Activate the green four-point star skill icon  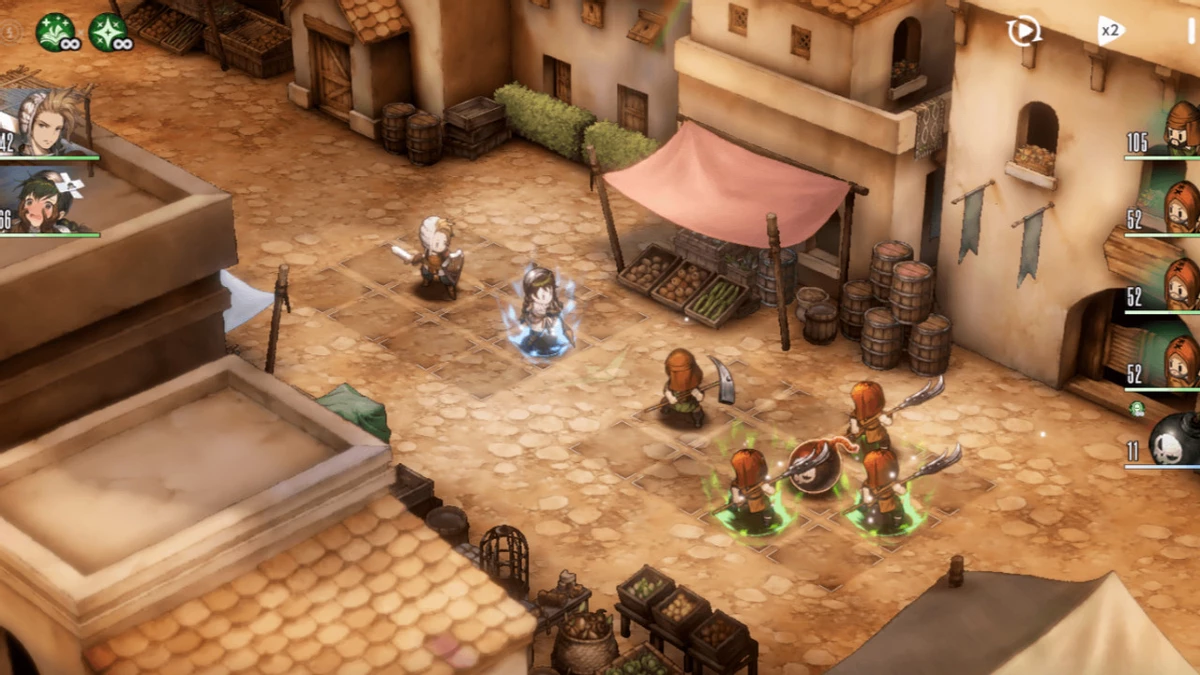pyautogui.click(x=107, y=32)
